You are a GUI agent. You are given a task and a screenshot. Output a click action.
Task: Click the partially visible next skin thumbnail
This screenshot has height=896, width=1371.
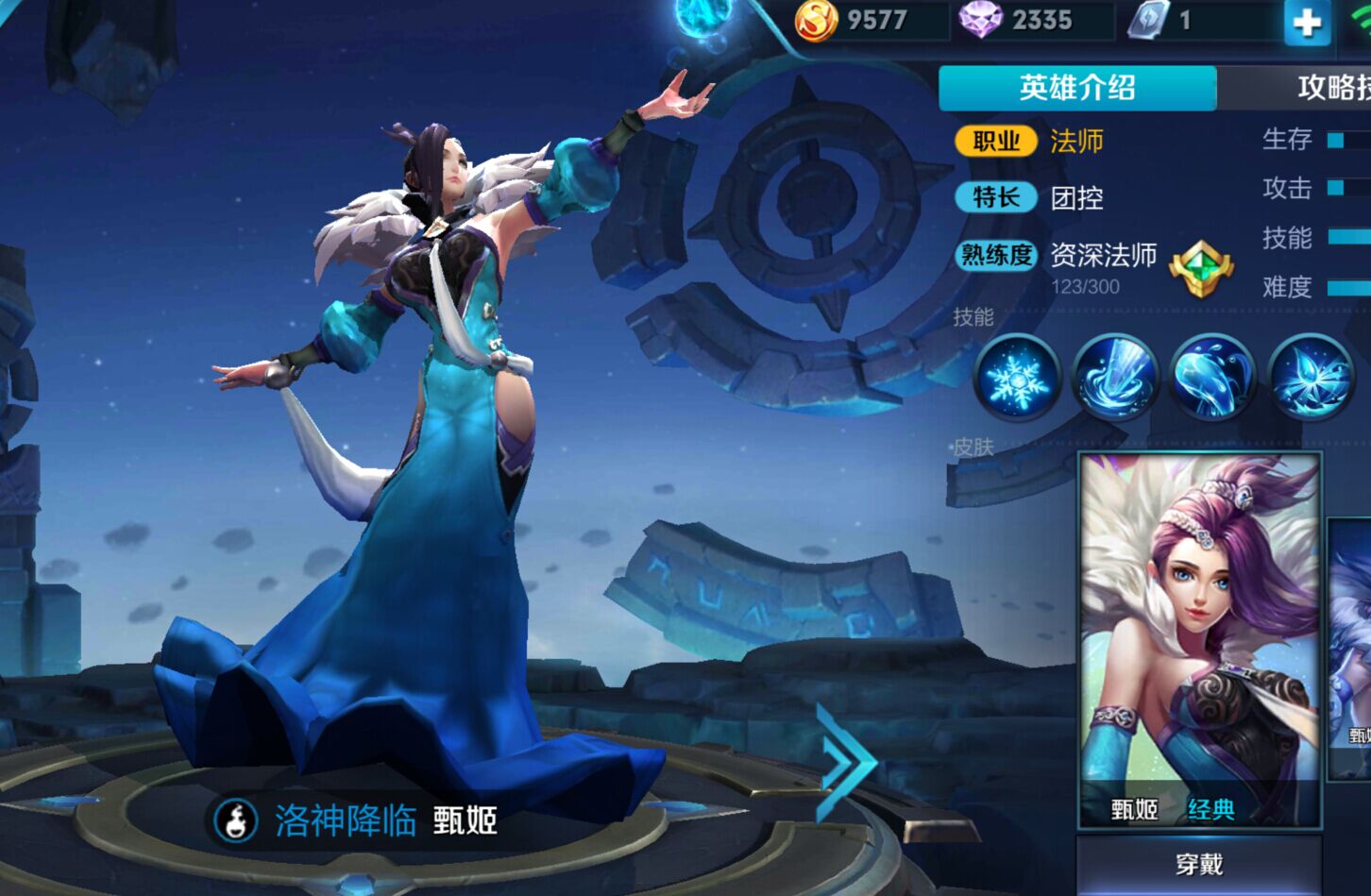1356,633
